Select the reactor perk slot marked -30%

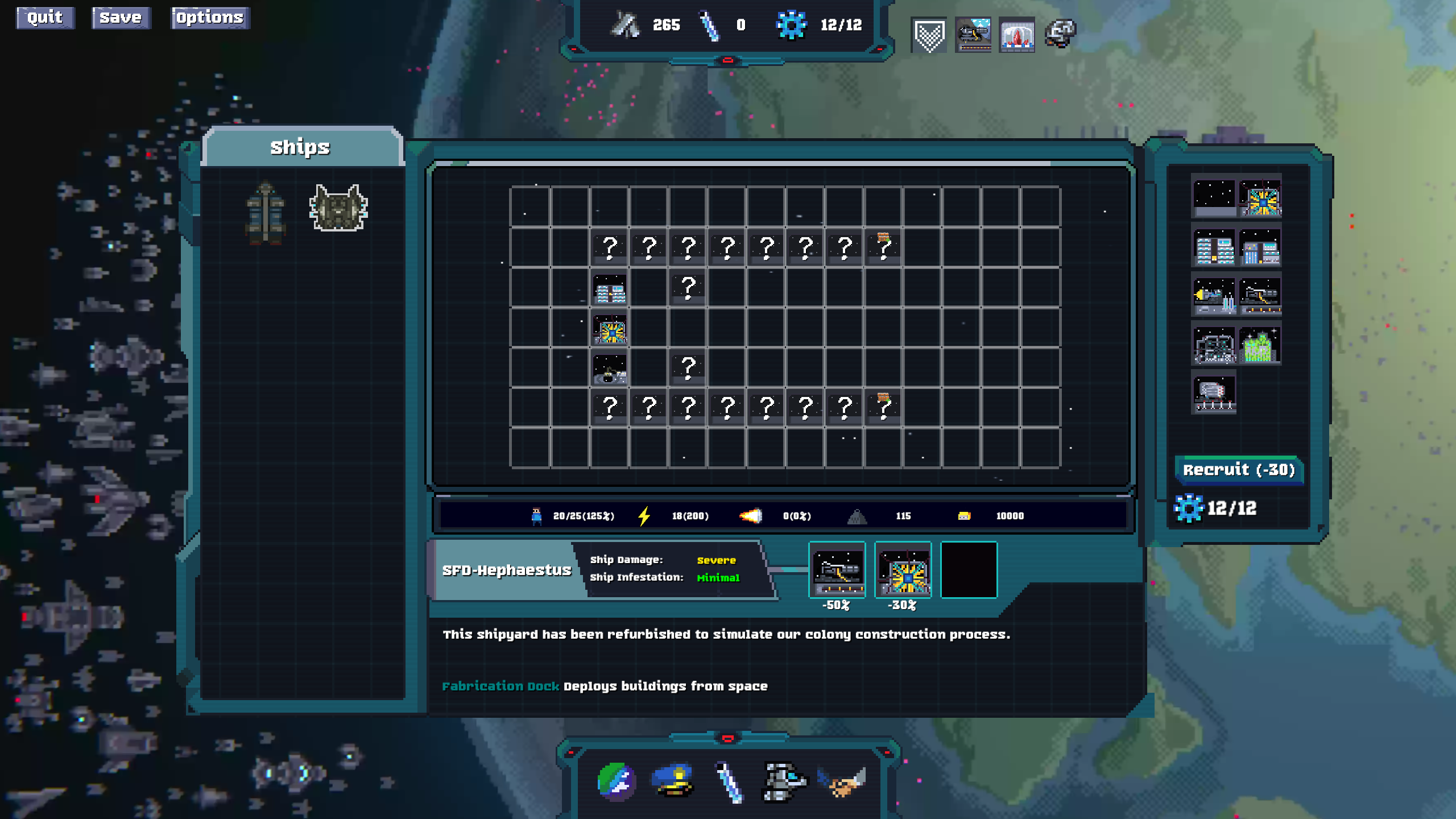coord(903,570)
